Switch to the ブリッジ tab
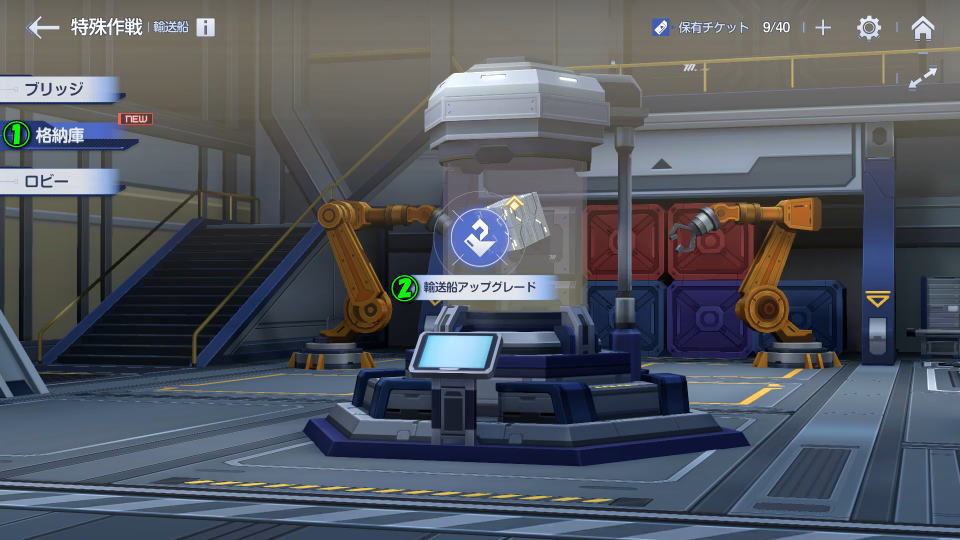Viewport: 960px width, 540px height. tap(60, 88)
